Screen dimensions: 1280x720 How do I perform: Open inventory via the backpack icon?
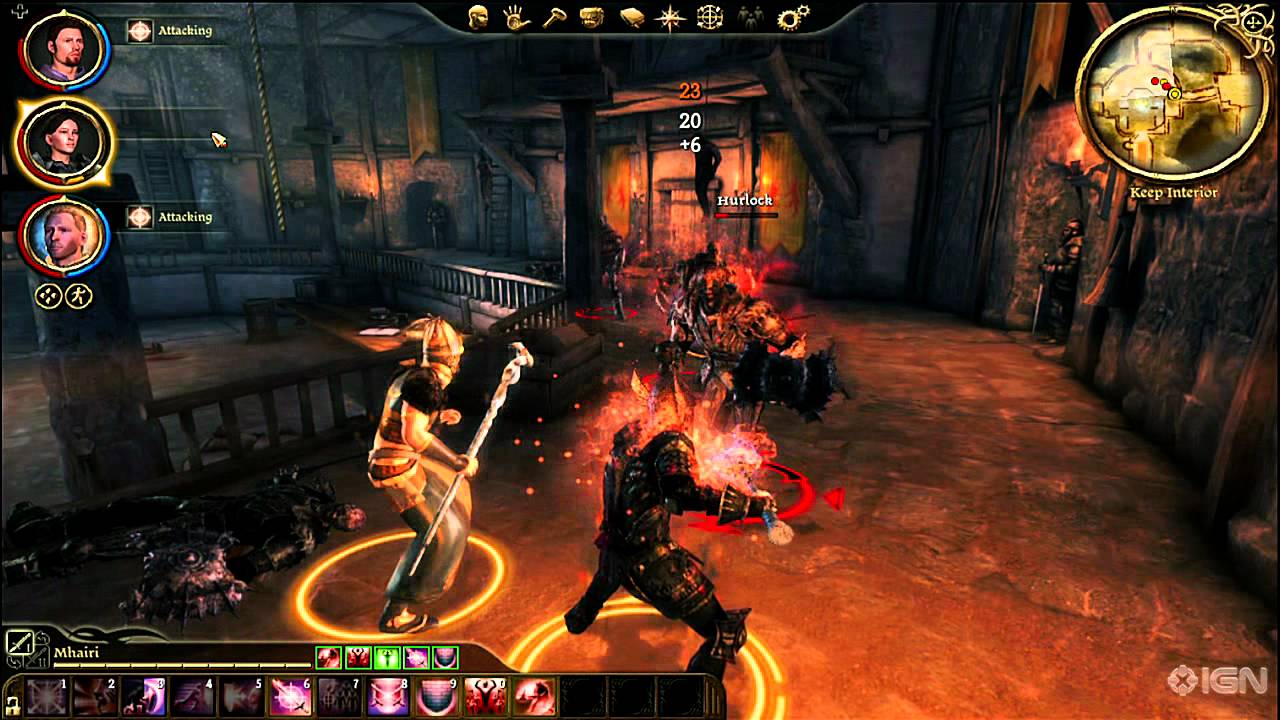pyautogui.click(x=593, y=17)
